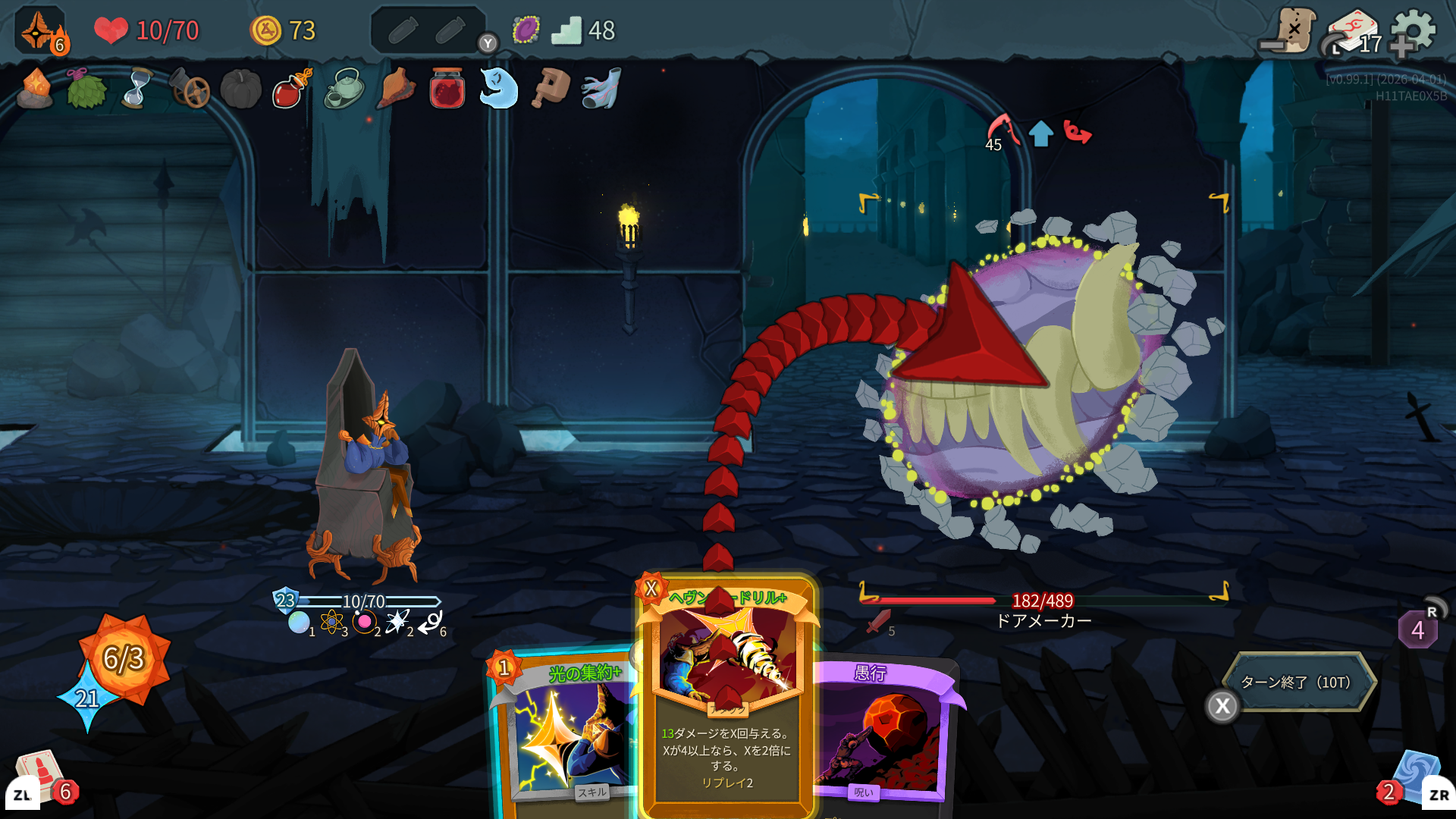Screen dimensions: 1456x819
Task: Open the exhaust pile showing 4
Action: pos(1417,629)
